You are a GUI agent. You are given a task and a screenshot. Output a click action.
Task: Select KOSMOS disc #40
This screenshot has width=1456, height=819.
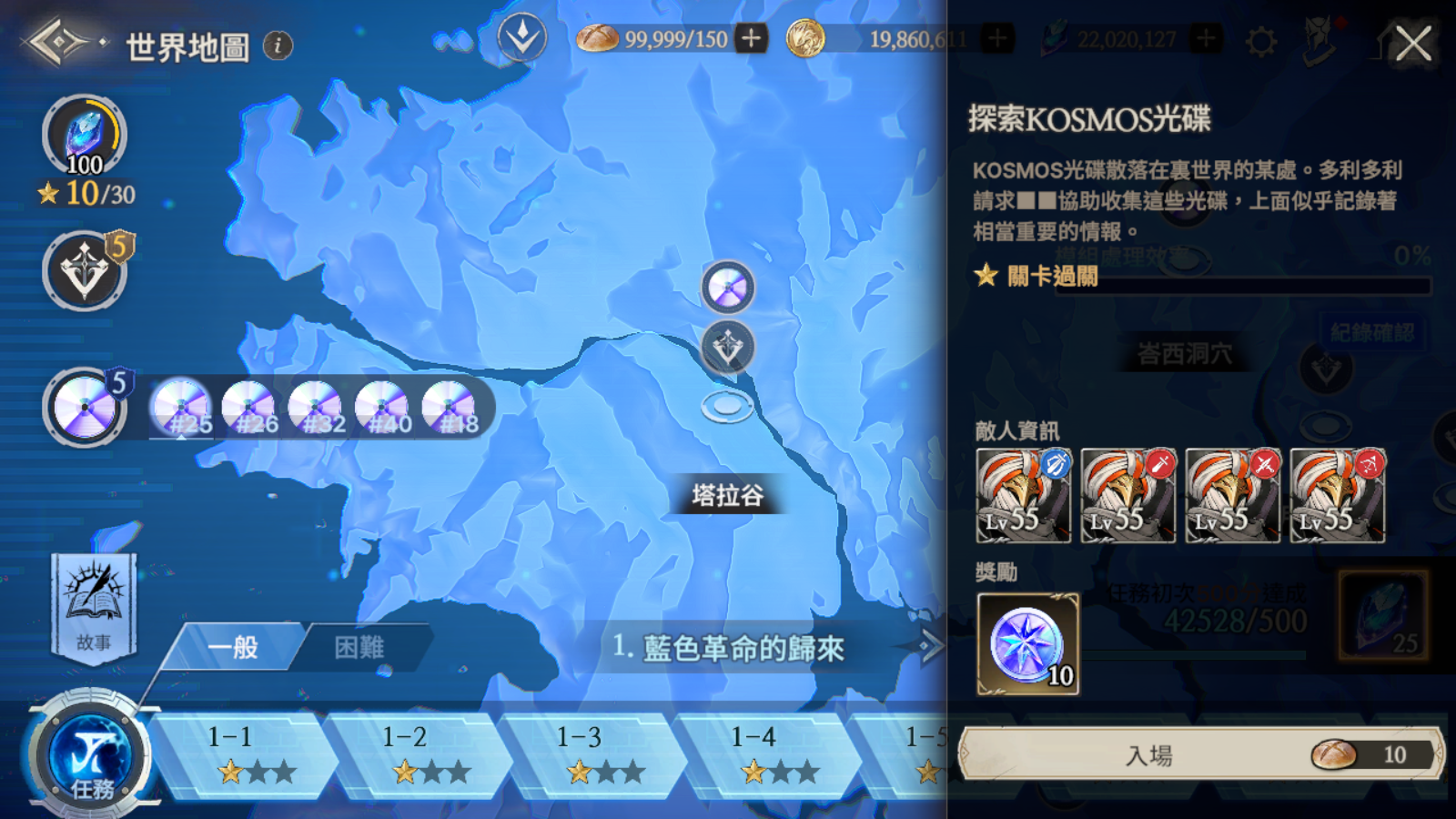tap(382, 408)
